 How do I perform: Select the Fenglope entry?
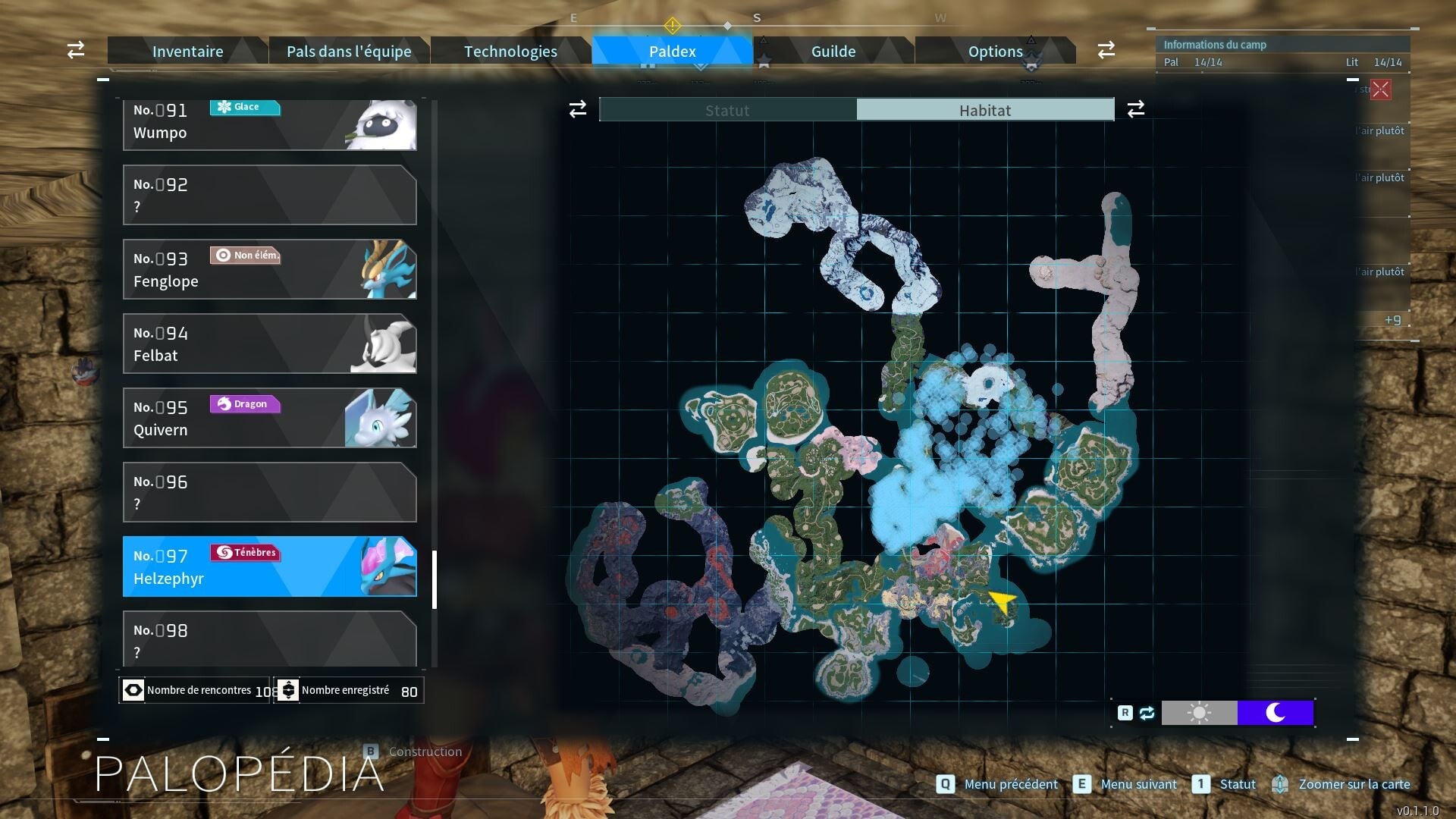click(x=269, y=269)
